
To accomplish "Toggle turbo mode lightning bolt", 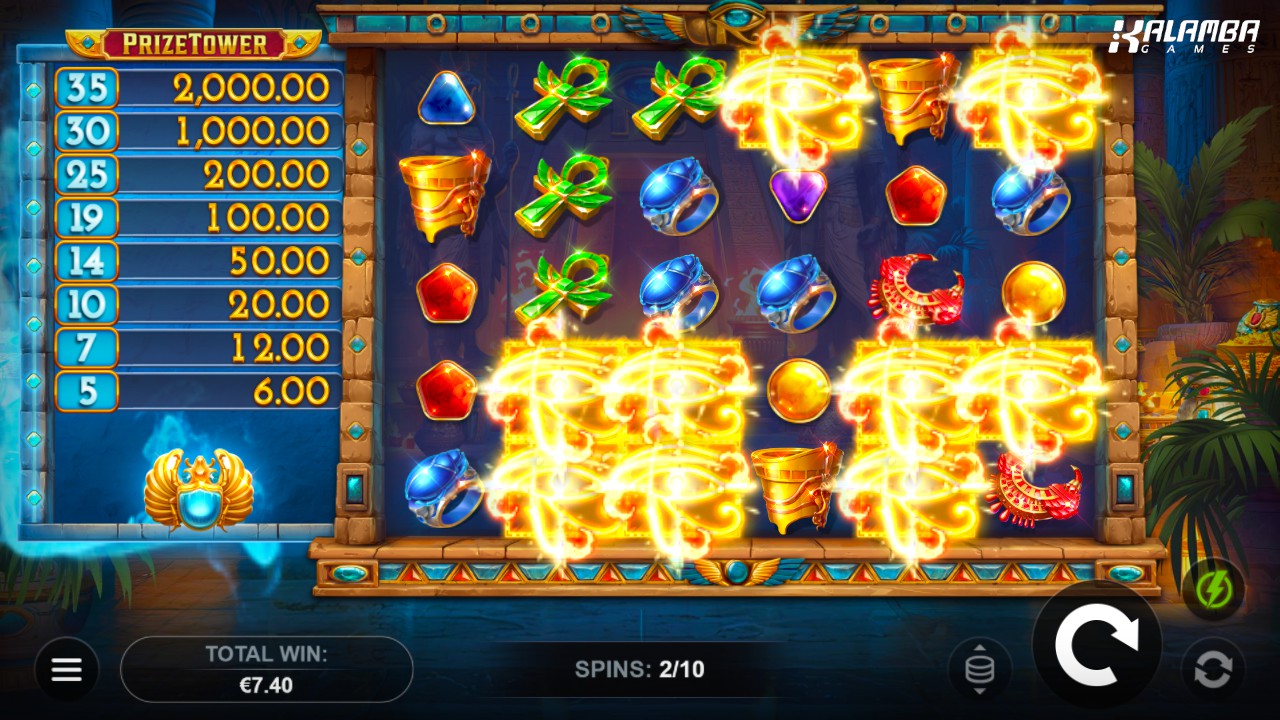I will coord(1213,590).
